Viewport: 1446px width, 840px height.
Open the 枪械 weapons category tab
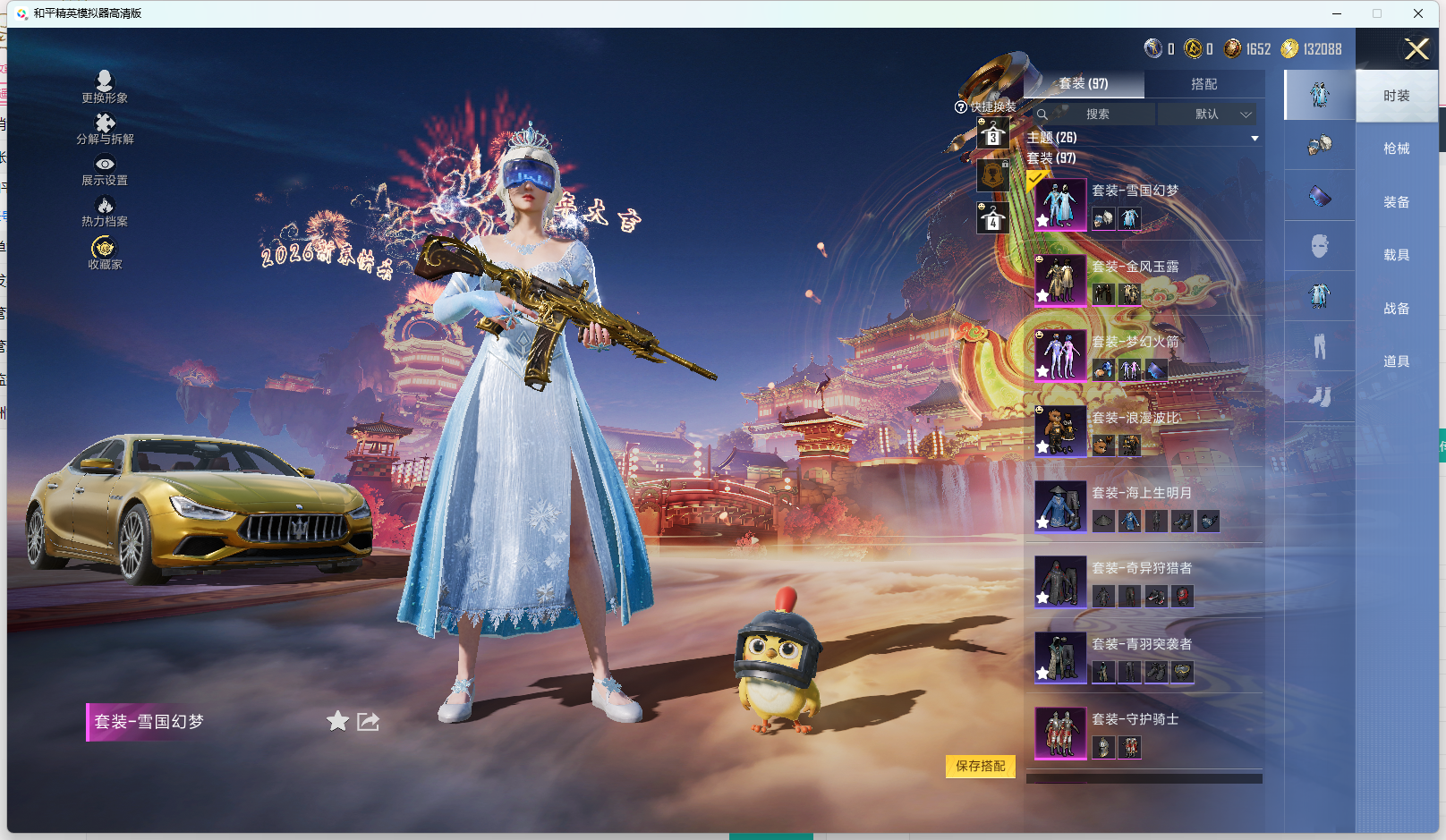click(x=1398, y=148)
